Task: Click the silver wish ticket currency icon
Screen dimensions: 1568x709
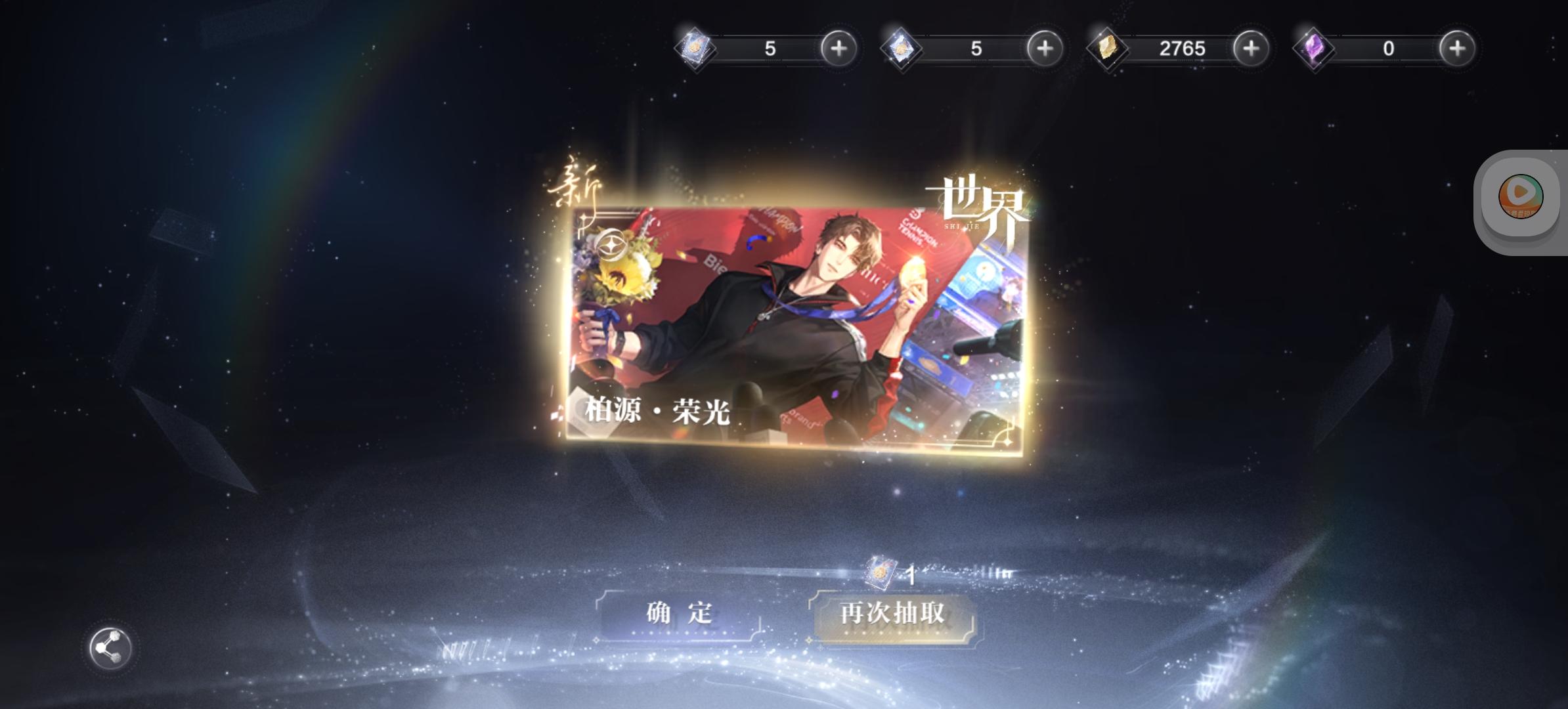Action: coord(901,47)
